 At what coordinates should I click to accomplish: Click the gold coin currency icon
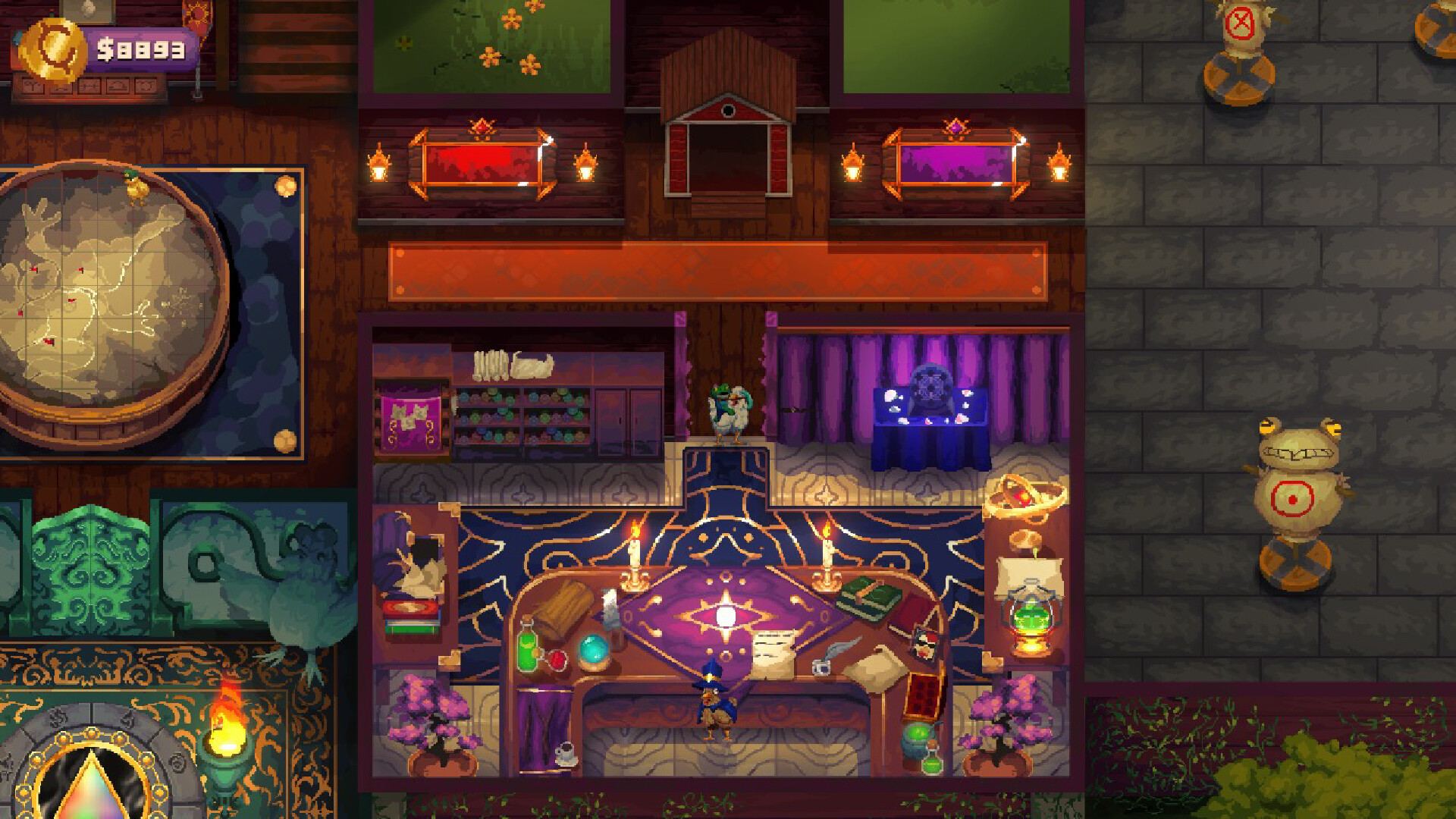pos(52,48)
